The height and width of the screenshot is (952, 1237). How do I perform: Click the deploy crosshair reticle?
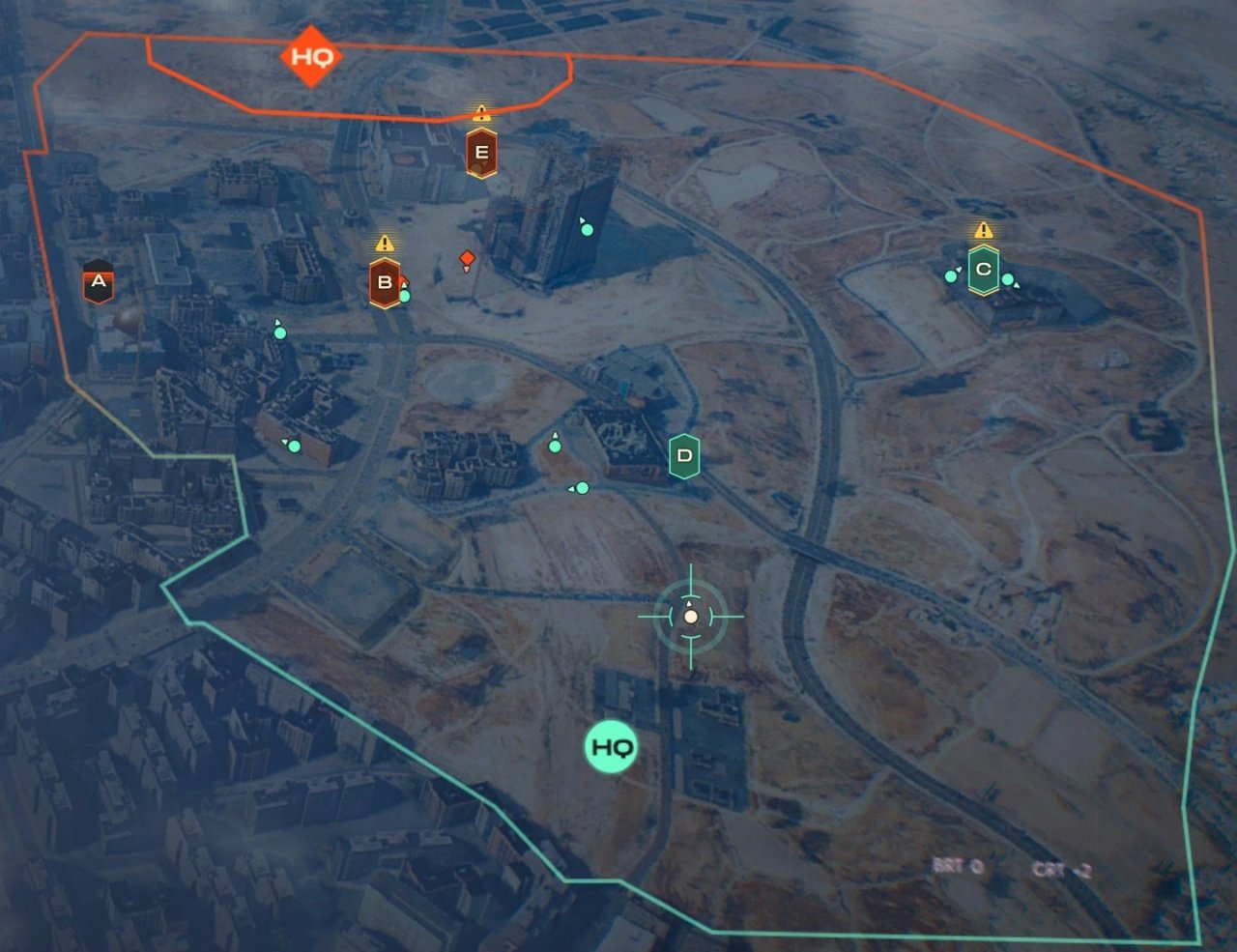tap(690, 616)
